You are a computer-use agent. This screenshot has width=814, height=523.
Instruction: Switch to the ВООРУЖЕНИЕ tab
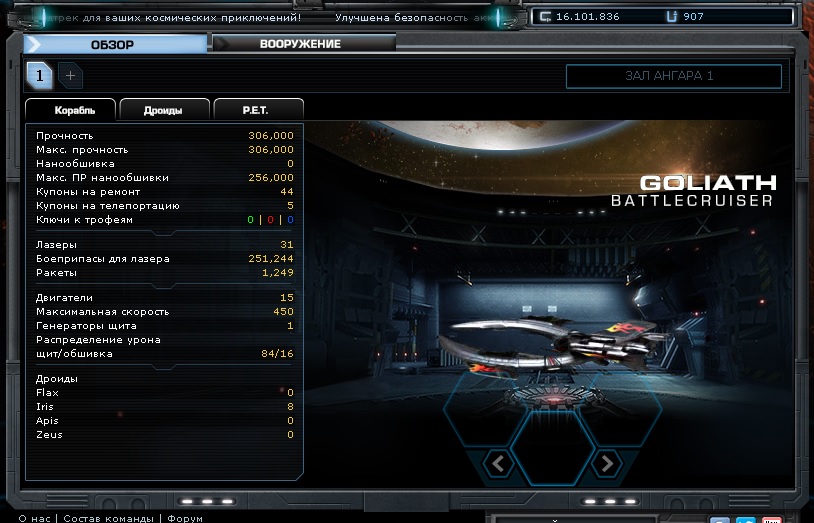coord(300,44)
